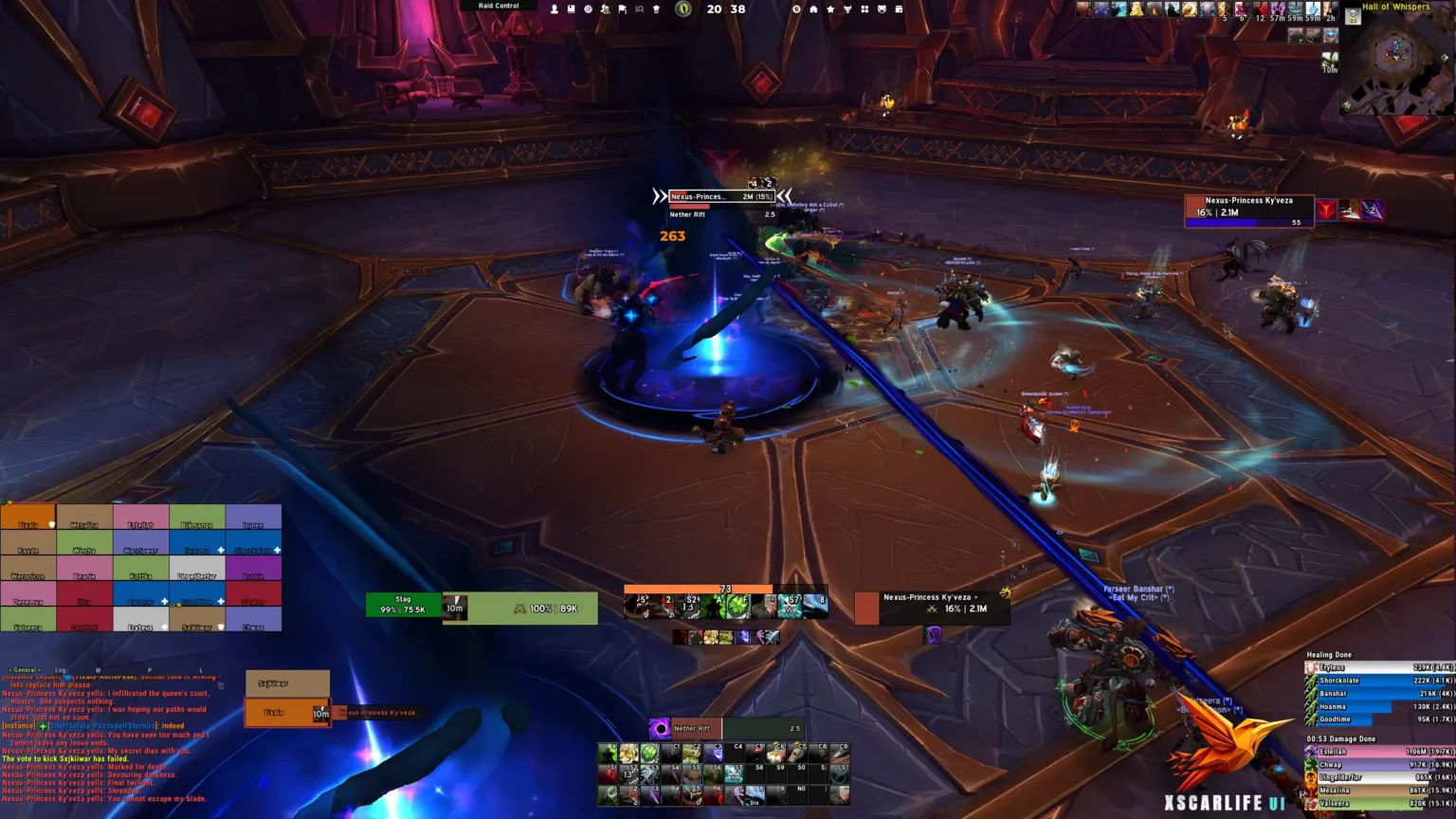Open the Raid Control panel
Image resolution: width=1456 pixels, height=819 pixels.
(x=499, y=6)
